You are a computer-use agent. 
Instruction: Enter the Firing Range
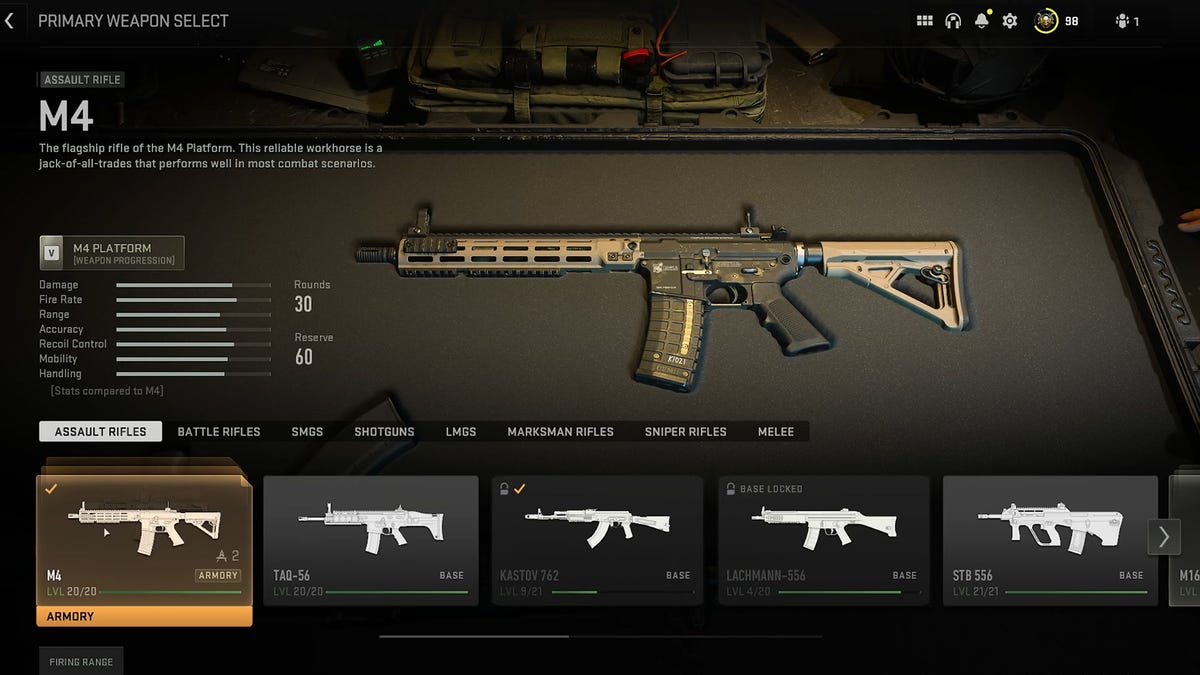click(81, 661)
